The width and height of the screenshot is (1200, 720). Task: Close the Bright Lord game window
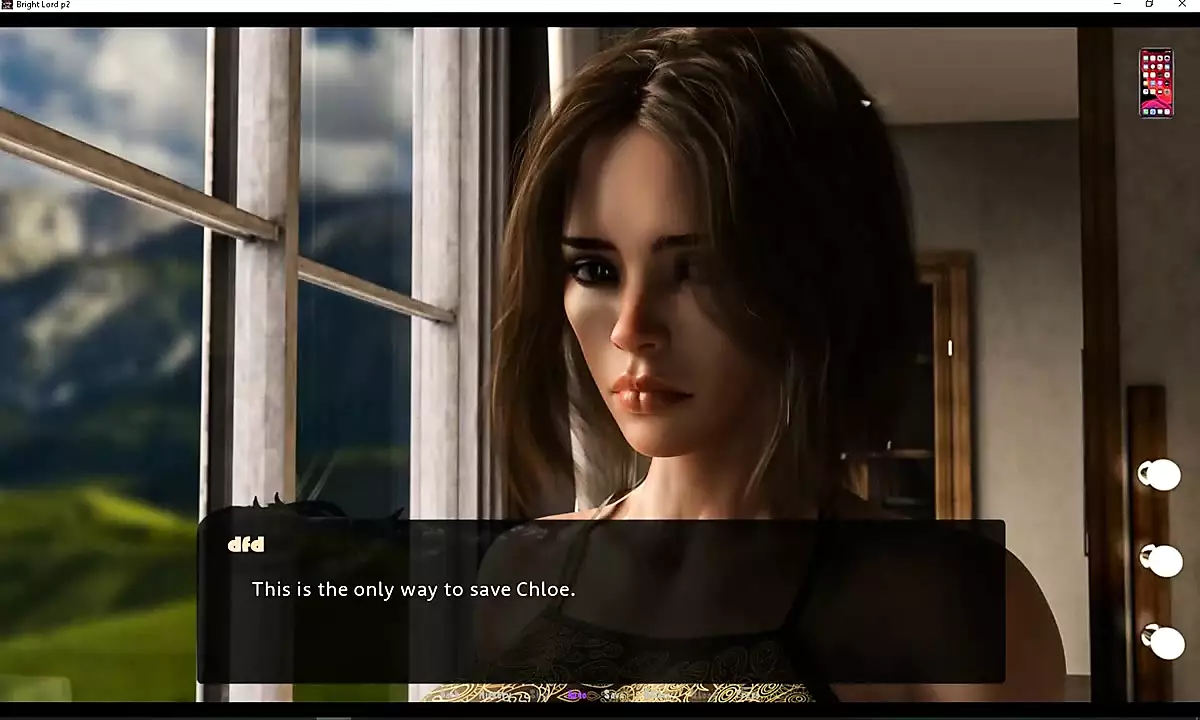tap(1183, 5)
